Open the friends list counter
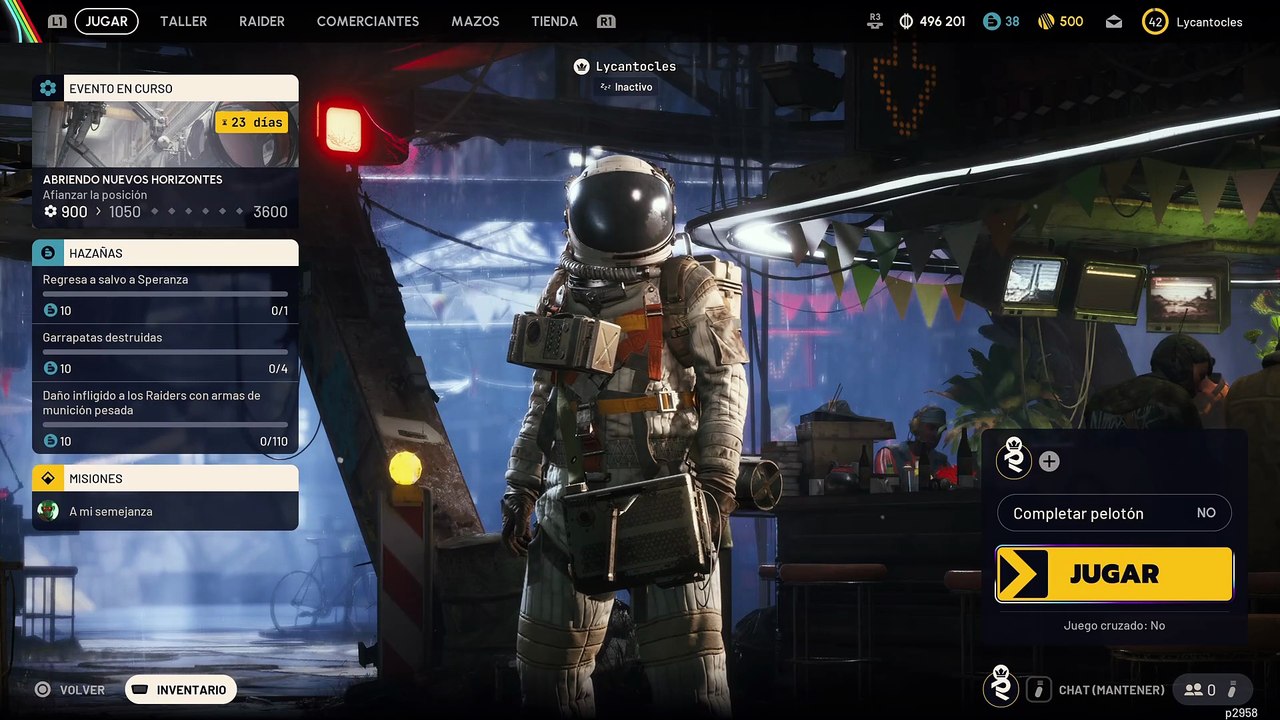 [1200, 689]
